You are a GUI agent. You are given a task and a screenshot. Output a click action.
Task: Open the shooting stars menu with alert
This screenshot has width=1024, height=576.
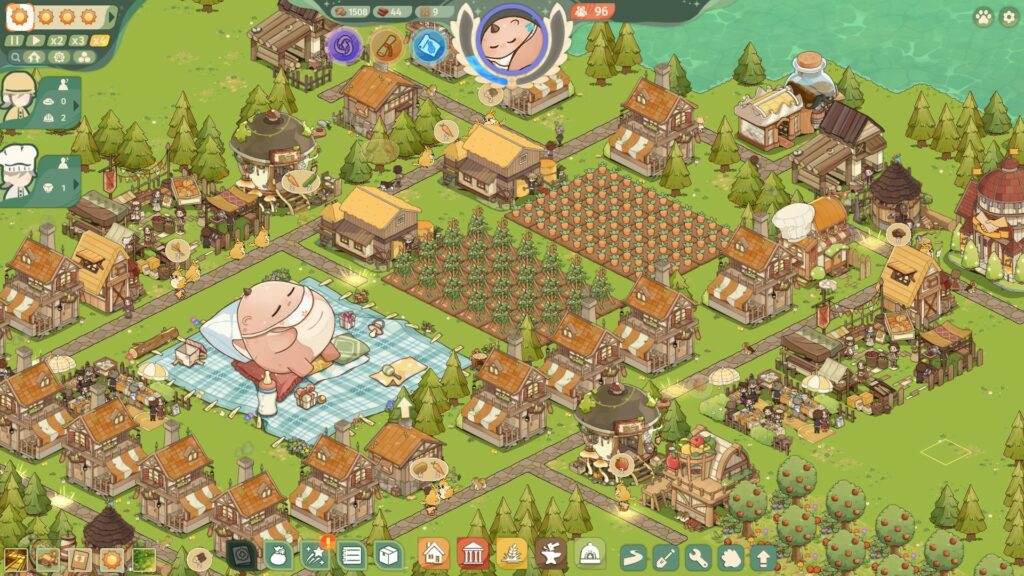pyautogui.click(x=316, y=555)
